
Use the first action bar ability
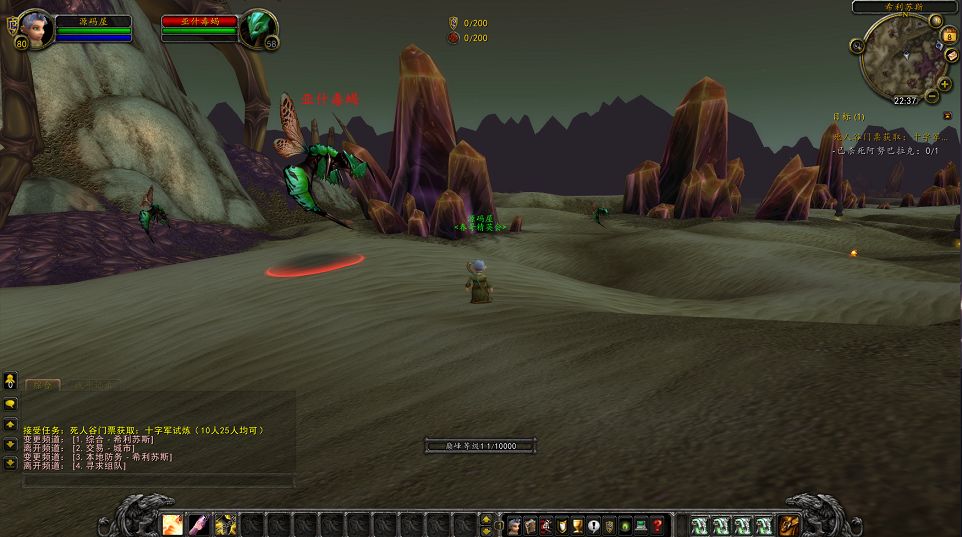(x=173, y=525)
